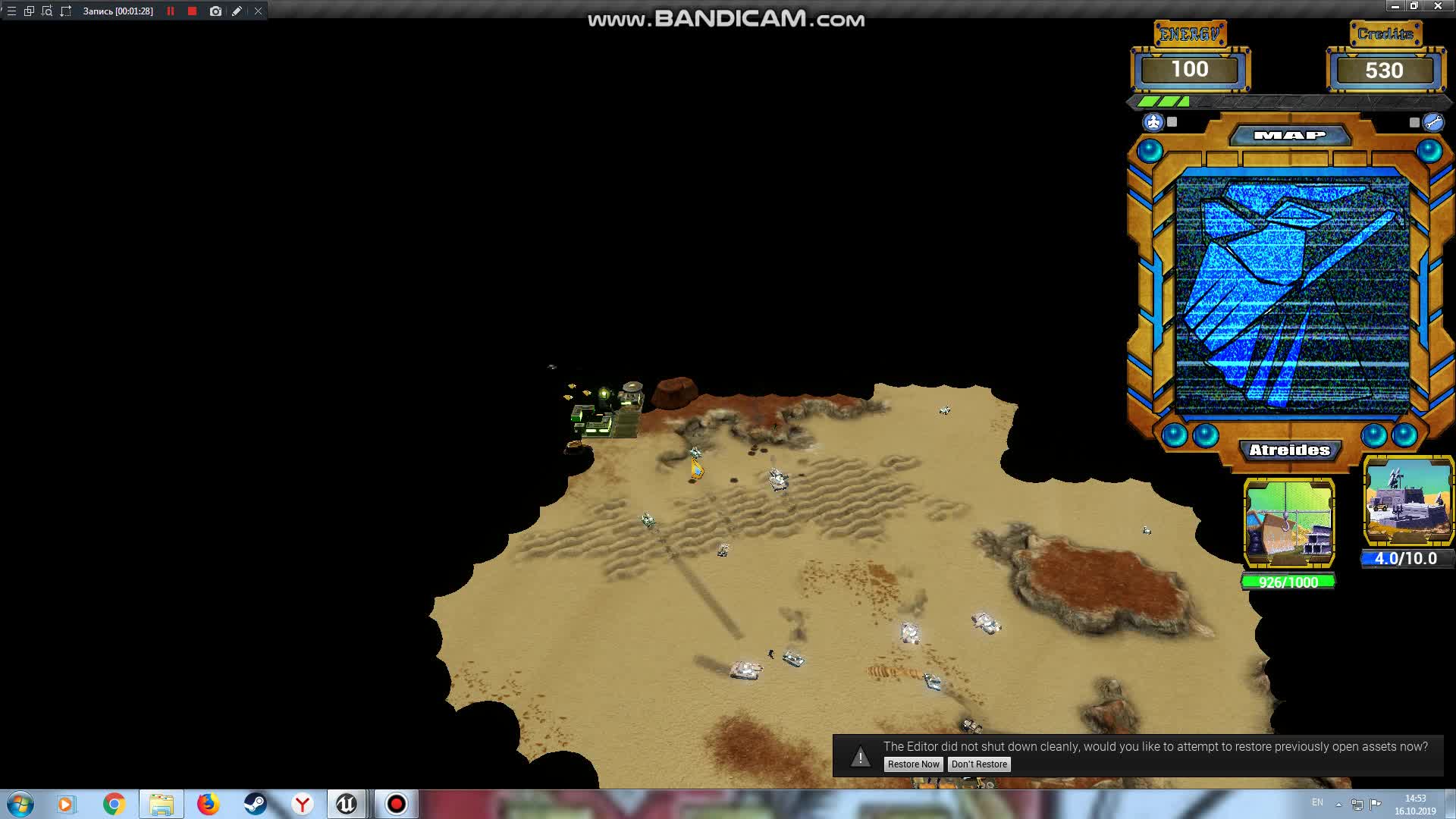Screen dimensions: 1456x819
Task: Stop the Bandicam recording
Action: point(192,11)
